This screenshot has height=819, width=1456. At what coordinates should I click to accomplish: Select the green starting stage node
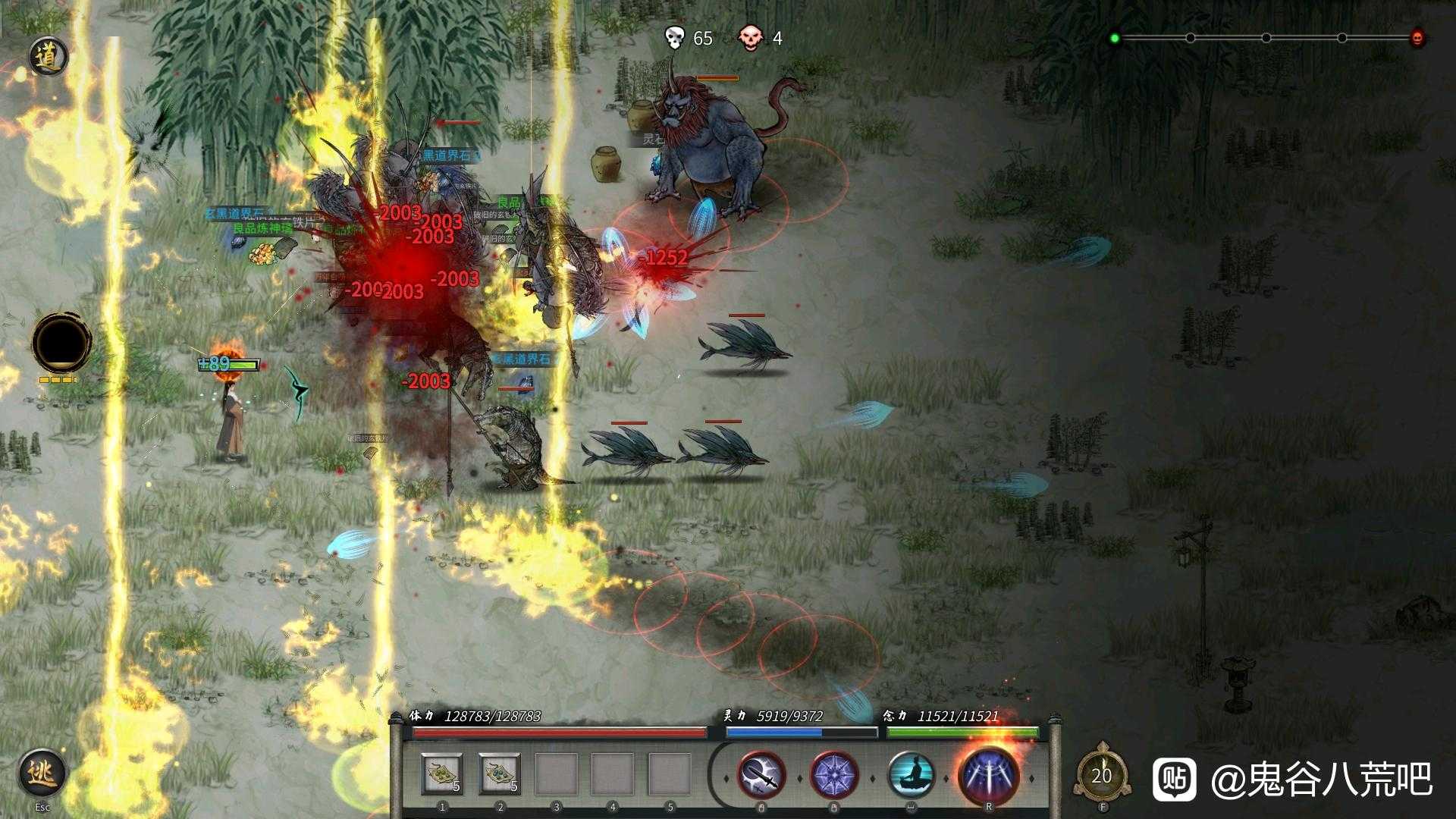1115,38
